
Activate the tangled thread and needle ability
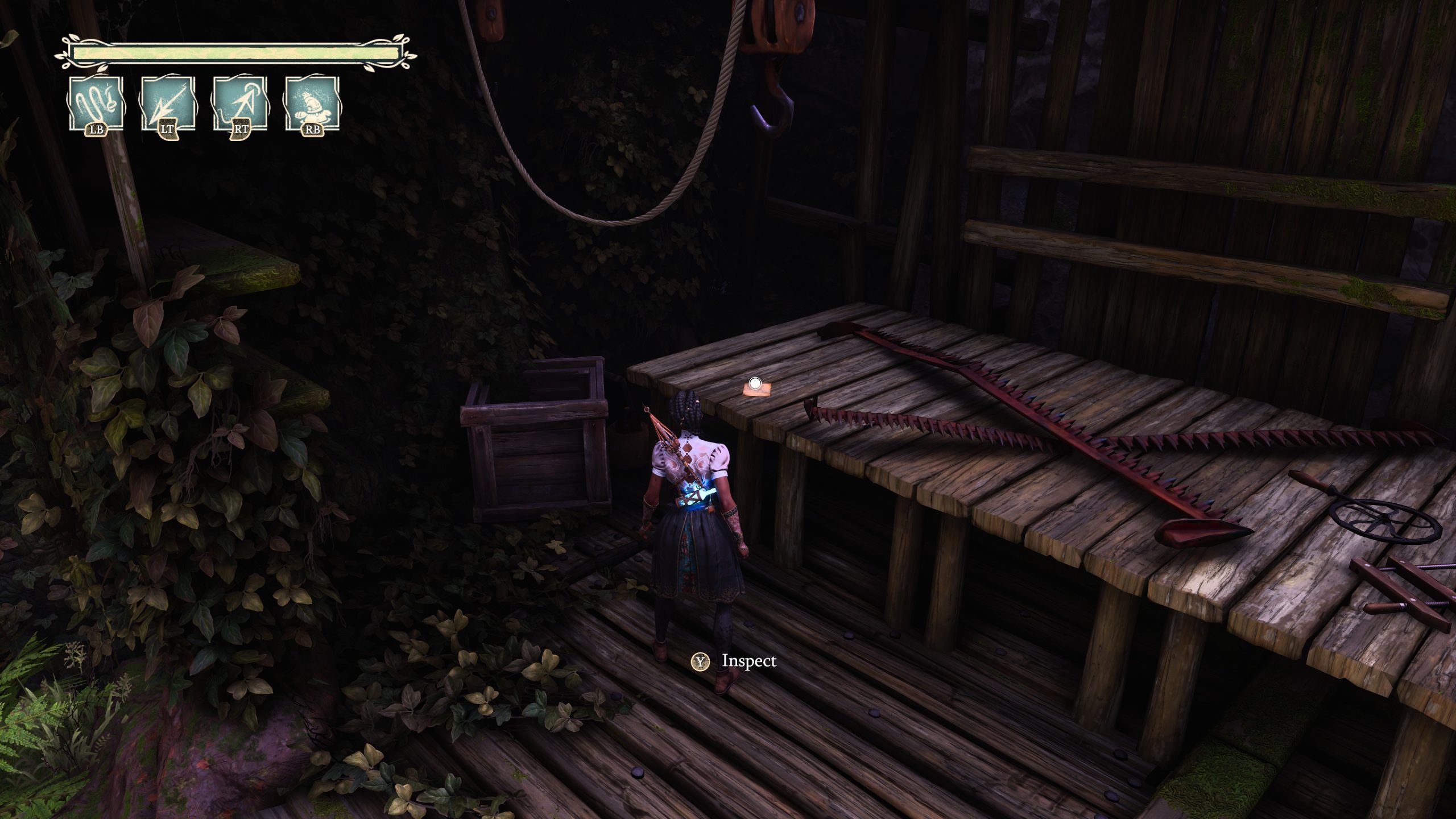coord(96,105)
